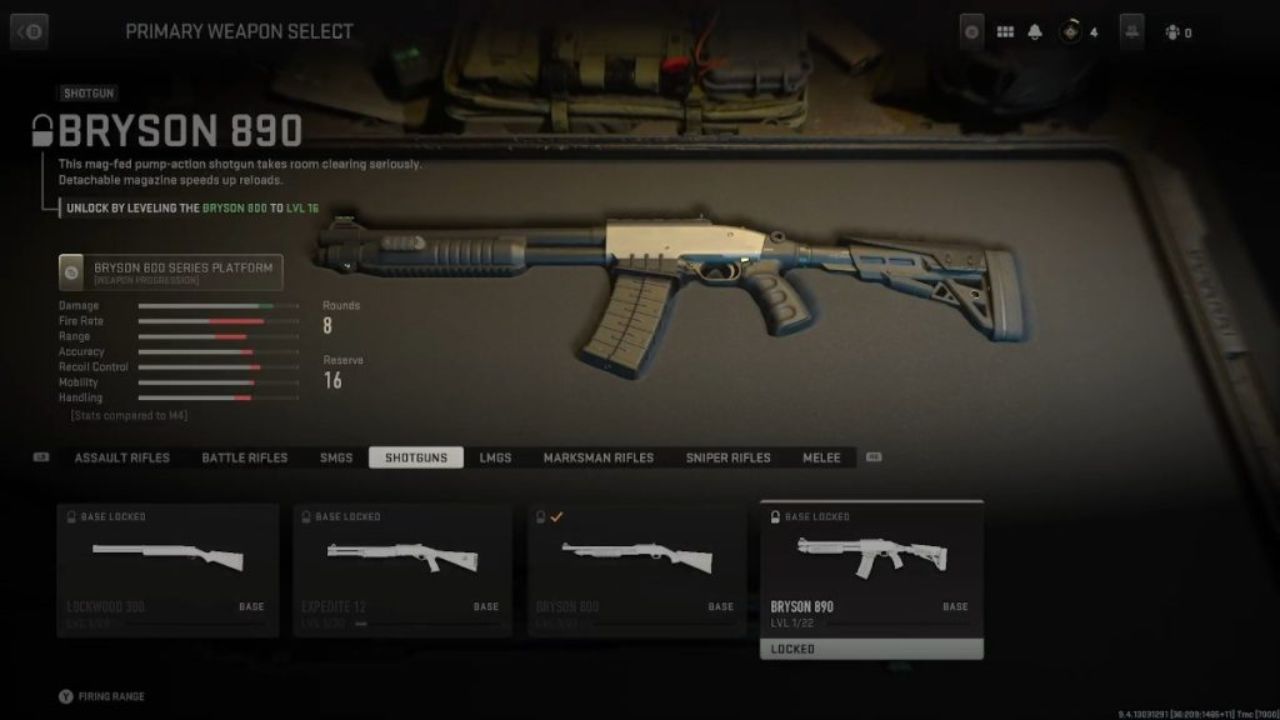Open the notifications bell
Image resolution: width=1280 pixels, height=720 pixels.
[1034, 31]
